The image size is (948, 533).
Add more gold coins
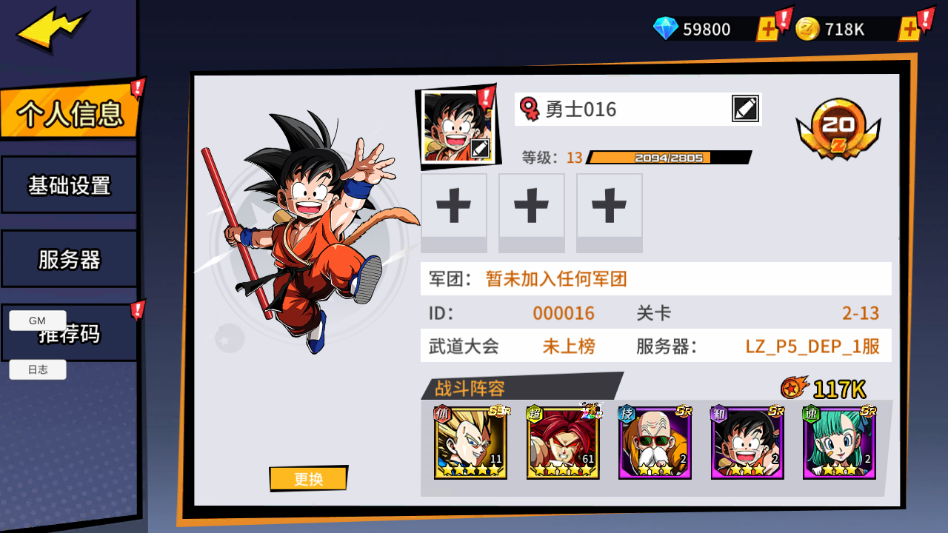pos(909,29)
